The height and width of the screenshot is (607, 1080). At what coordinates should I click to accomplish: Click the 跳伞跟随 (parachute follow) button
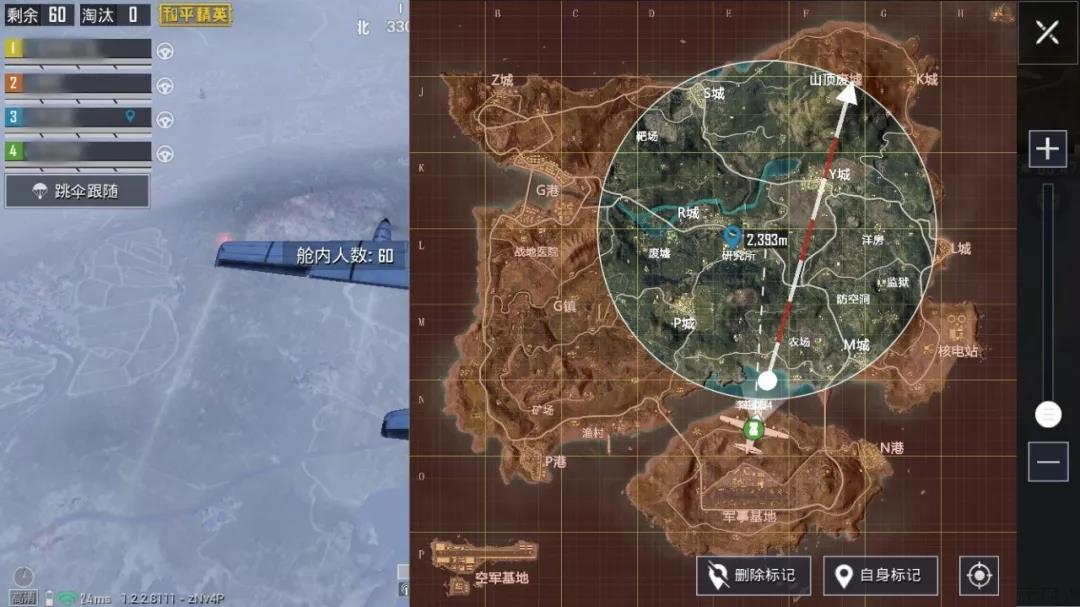[x=77, y=191]
